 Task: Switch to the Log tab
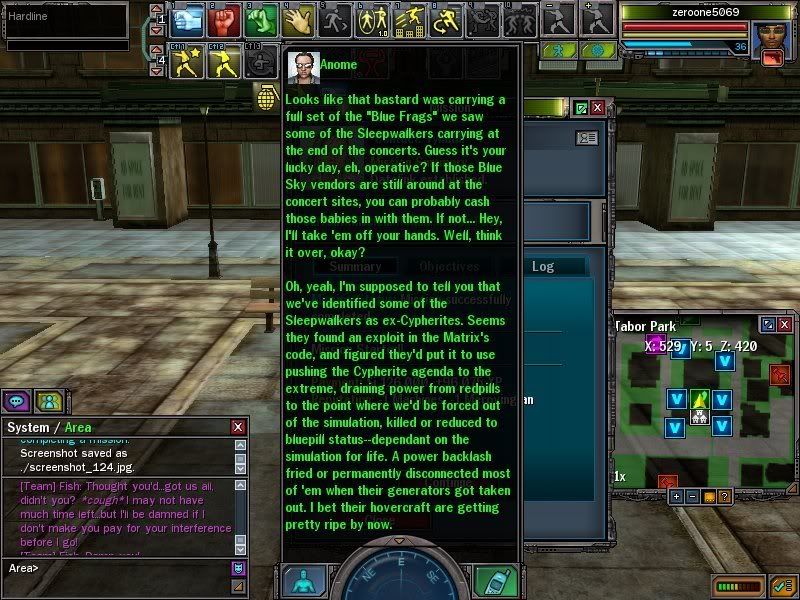[x=543, y=266]
